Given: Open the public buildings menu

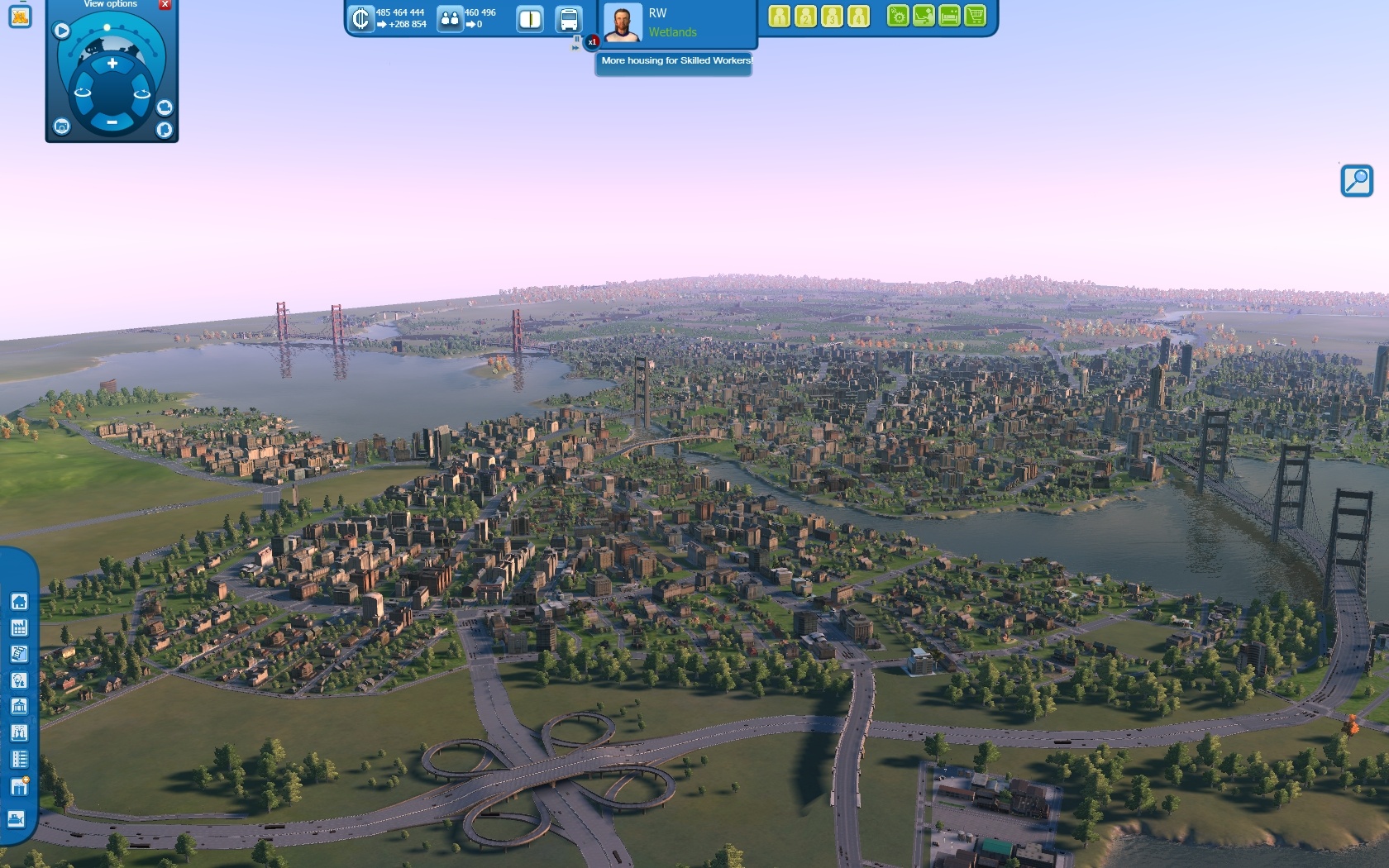Looking at the screenshot, I should pyautogui.click(x=19, y=707).
